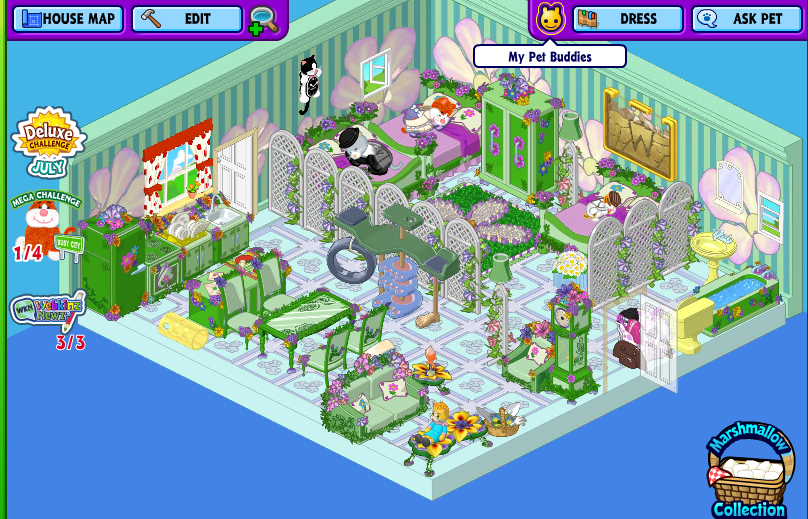The image size is (808, 519).
Task: Select the Ask Pet button
Action: (746, 19)
